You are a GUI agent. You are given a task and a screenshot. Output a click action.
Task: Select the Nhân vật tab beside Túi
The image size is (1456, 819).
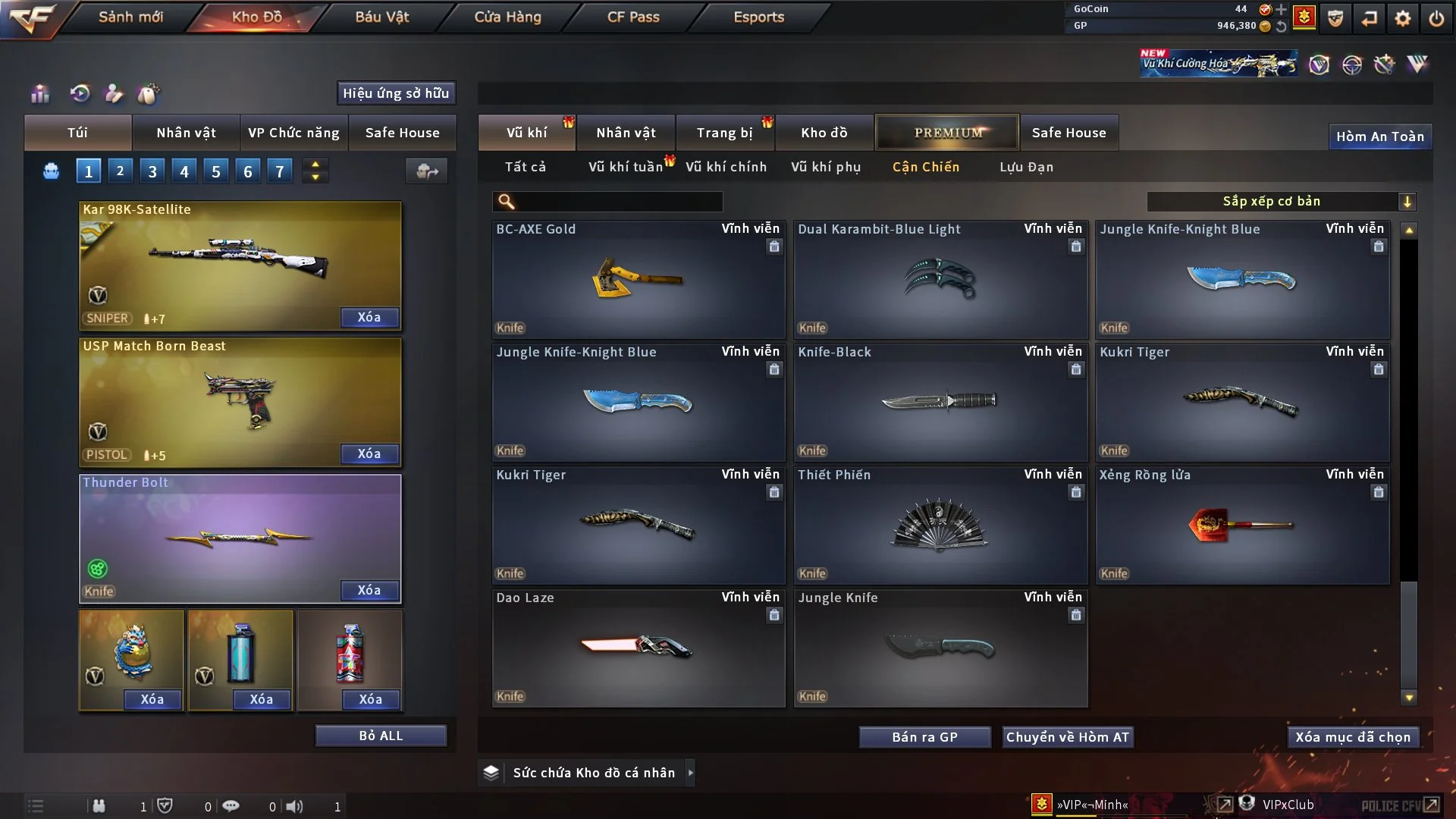point(186,133)
